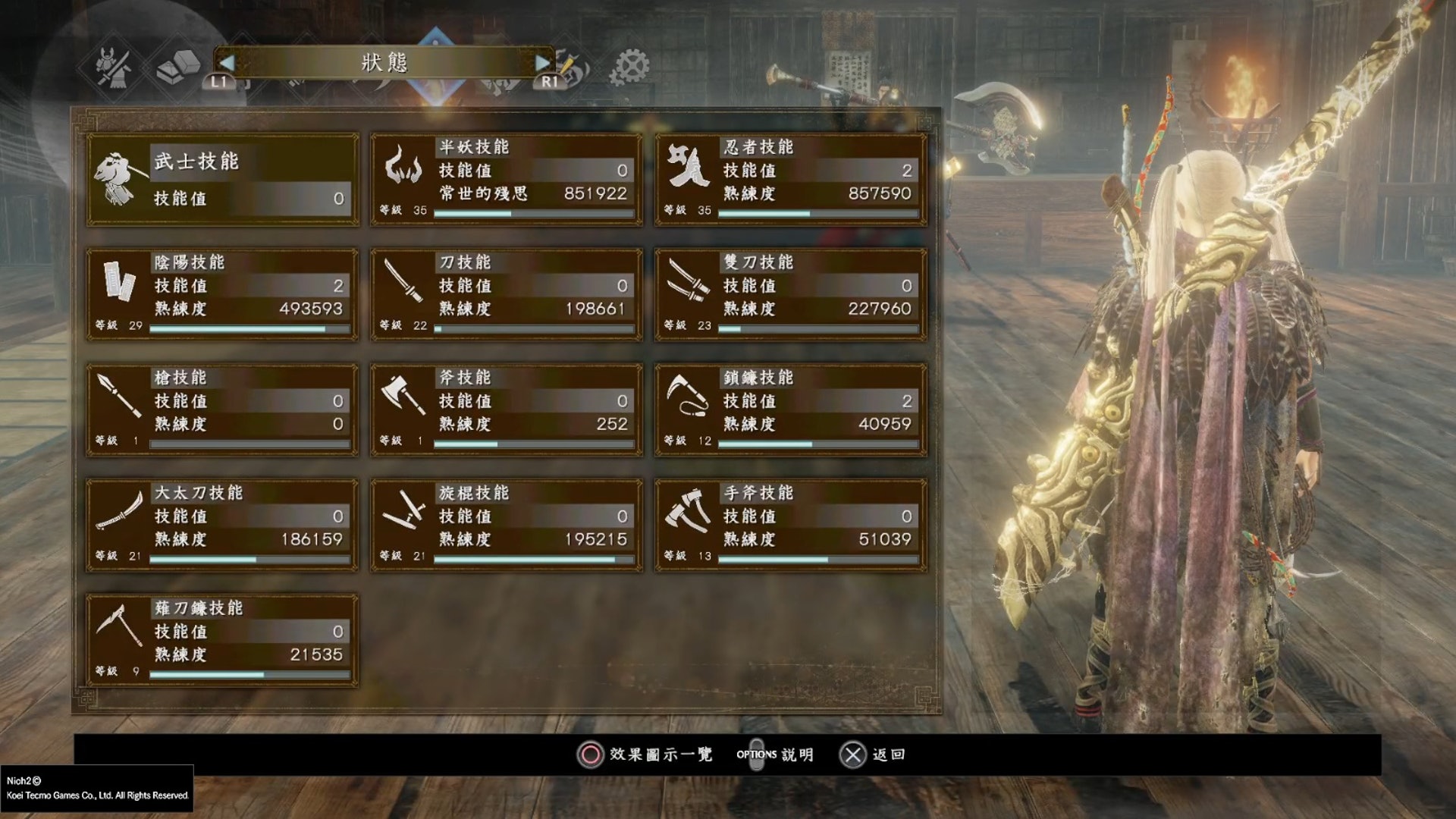The image size is (1456, 819).
Task: Choose the 忍者技能 ninja skill panel
Action: [790, 179]
